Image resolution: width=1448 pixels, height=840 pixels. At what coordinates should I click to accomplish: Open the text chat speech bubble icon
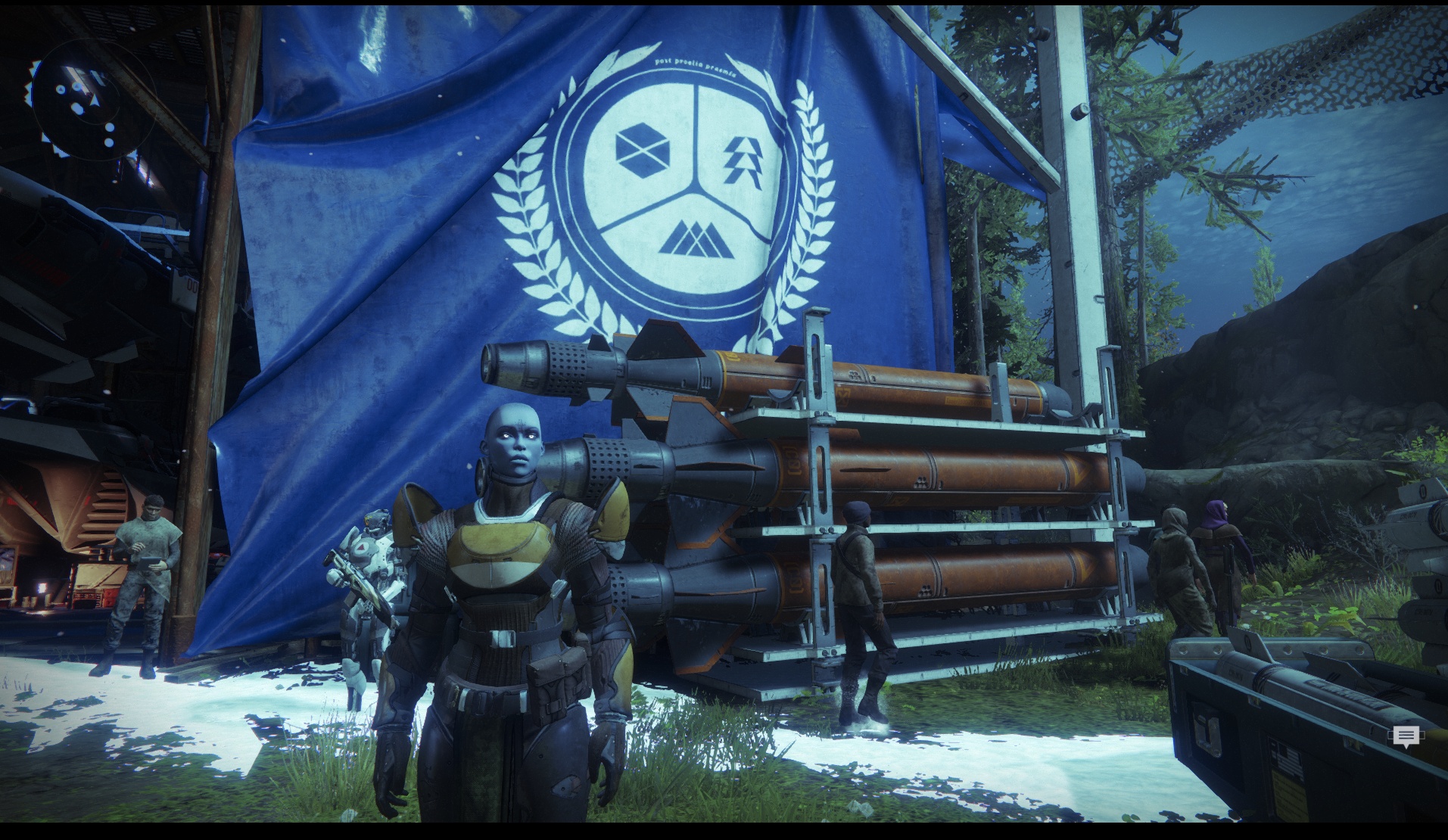[x=1406, y=736]
